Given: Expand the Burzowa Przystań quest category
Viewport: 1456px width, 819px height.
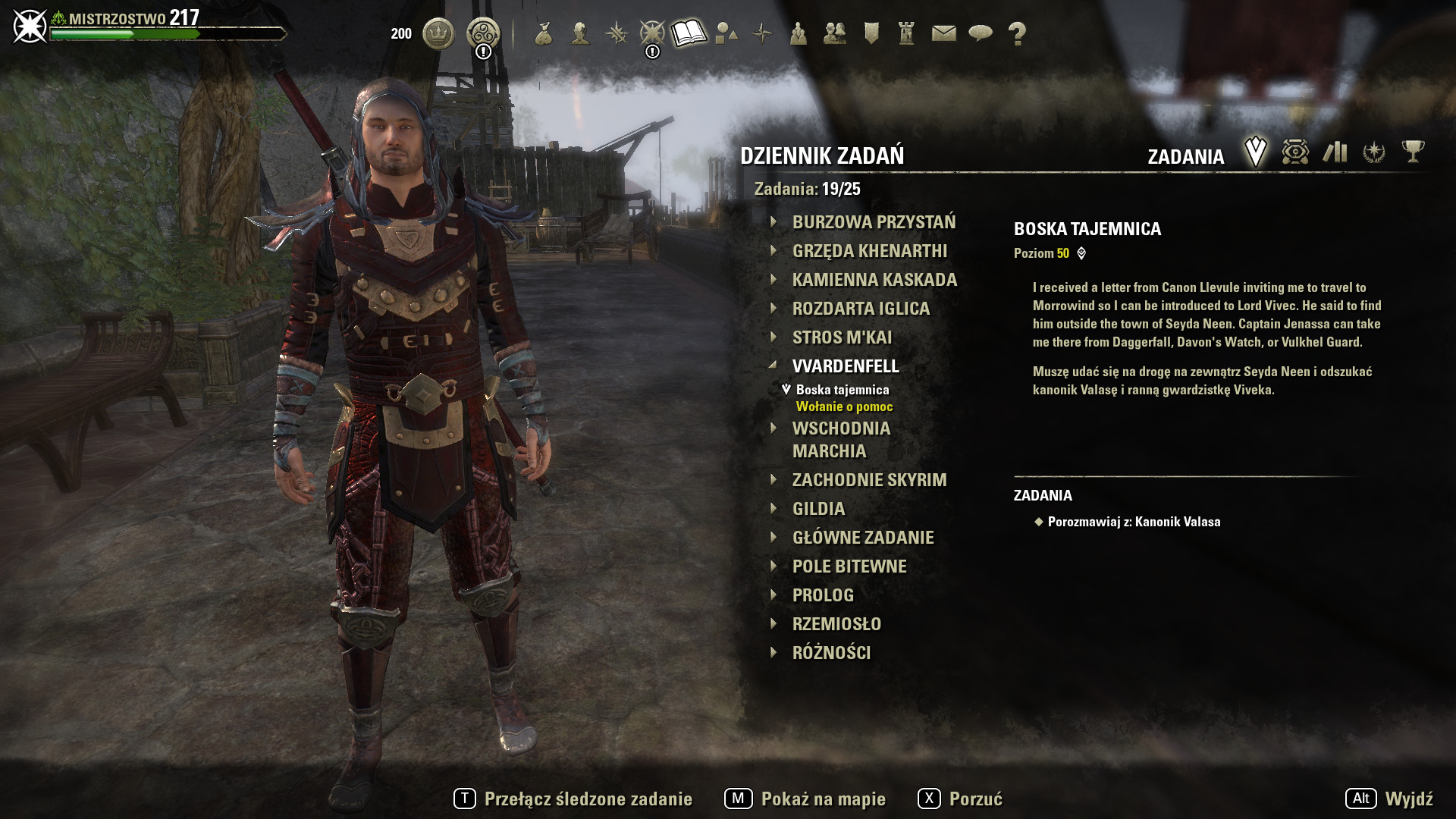Looking at the screenshot, I should (x=874, y=222).
